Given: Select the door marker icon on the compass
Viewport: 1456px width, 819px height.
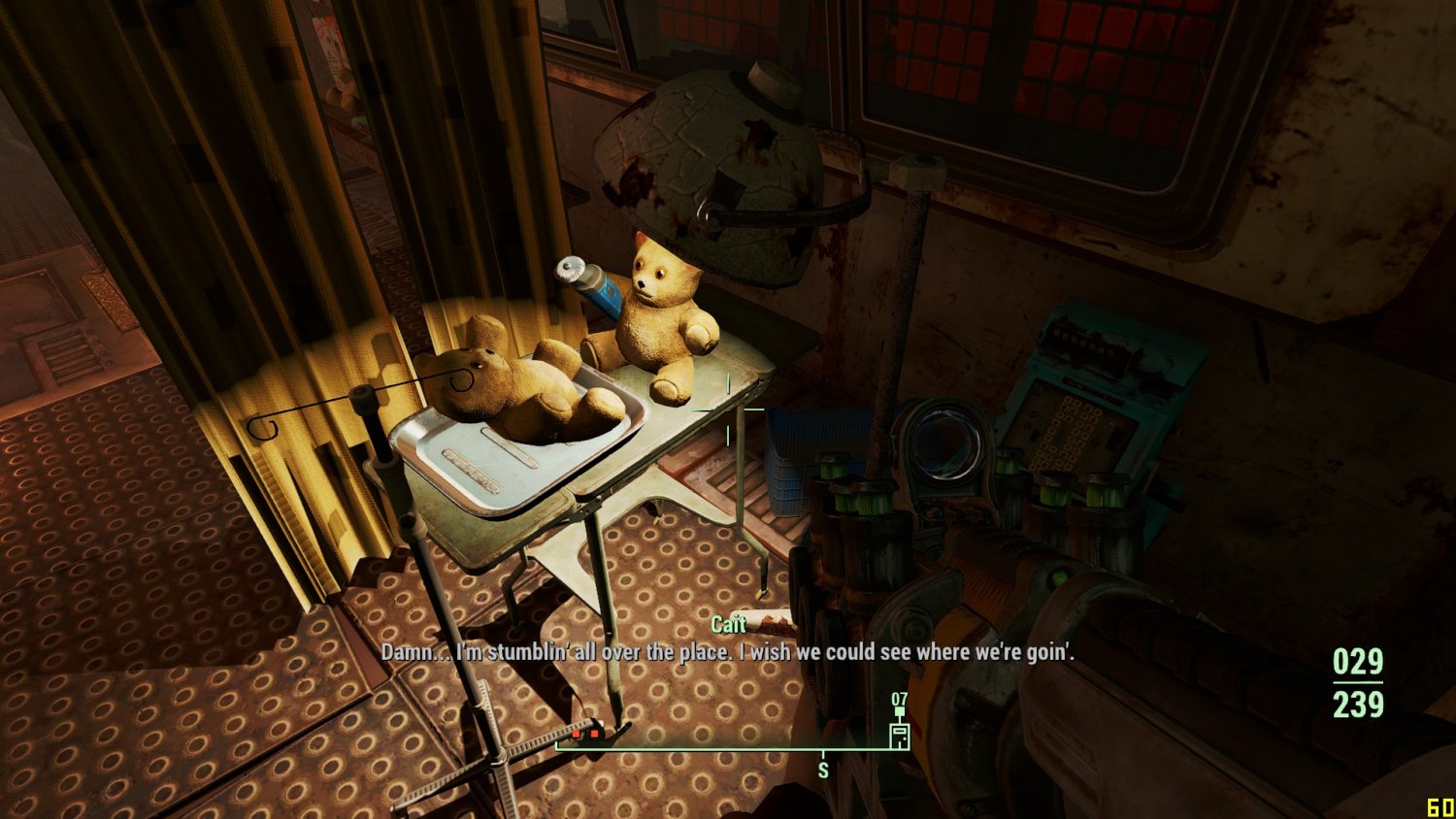Looking at the screenshot, I should pyautogui.click(x=899, y=735).
